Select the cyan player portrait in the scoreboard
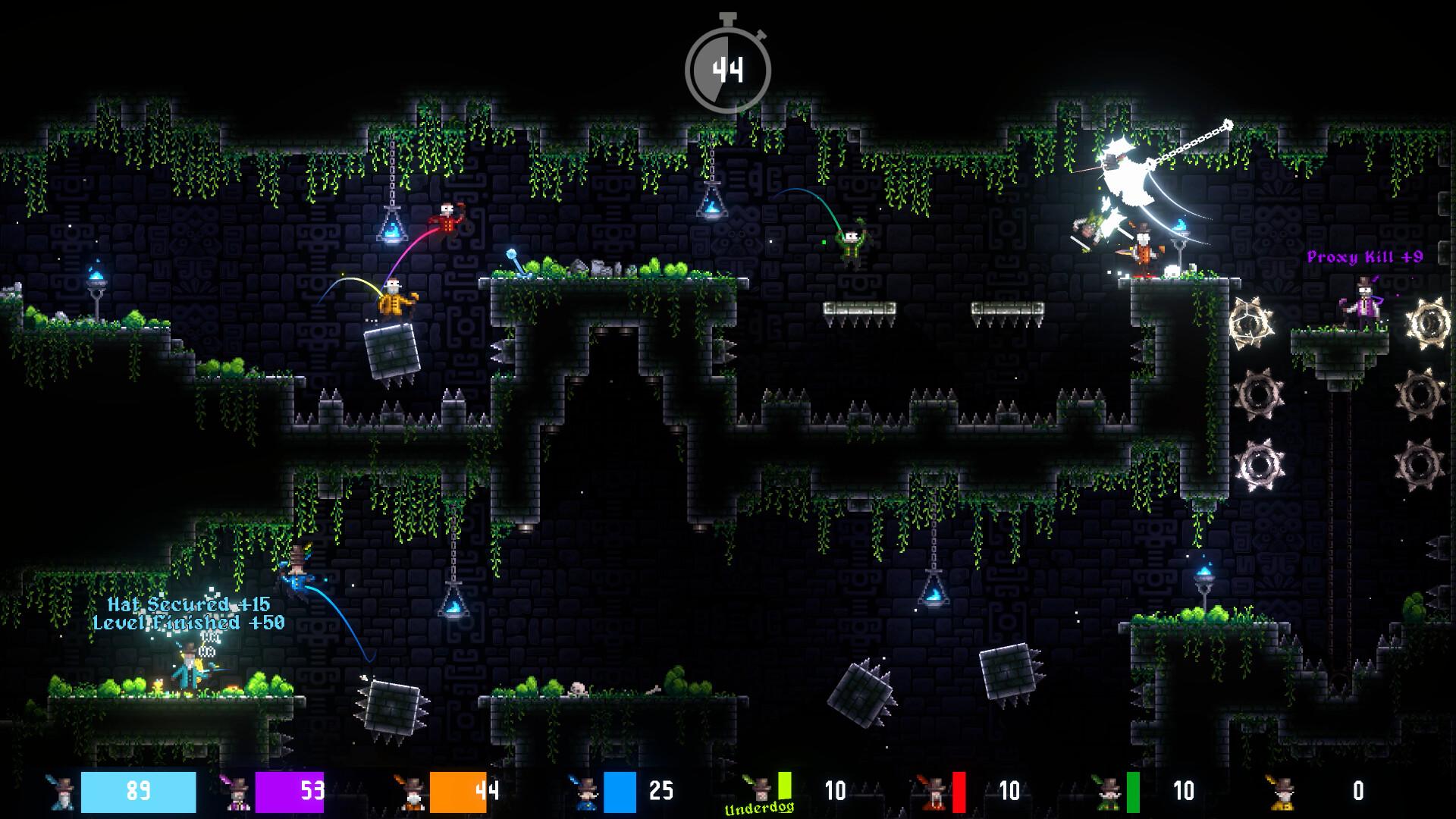1456x819 pixels. 60,792
